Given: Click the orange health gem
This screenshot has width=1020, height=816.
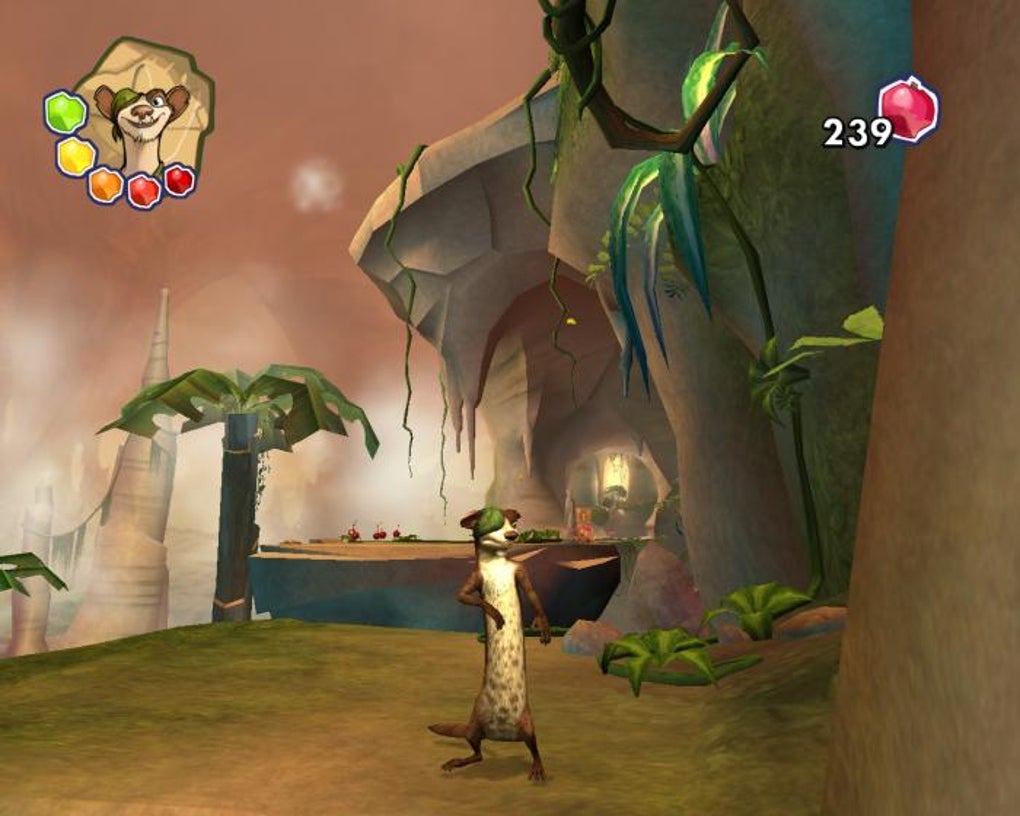Looking at the screenshot, I should (x=105, y=184).
